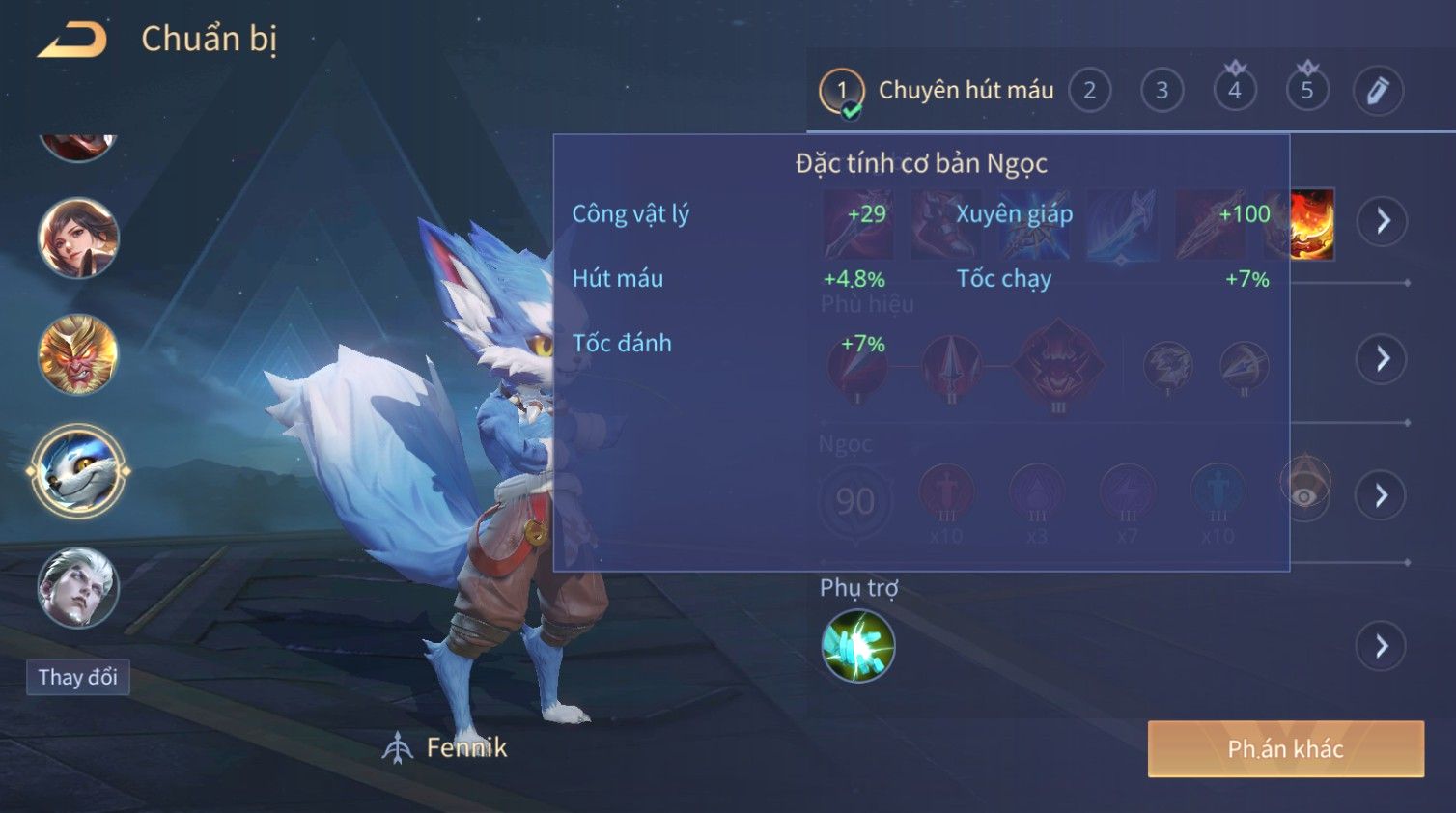1456x813 pixels.
Task: Switch to preset slot 2
Action: (1089, 91)
